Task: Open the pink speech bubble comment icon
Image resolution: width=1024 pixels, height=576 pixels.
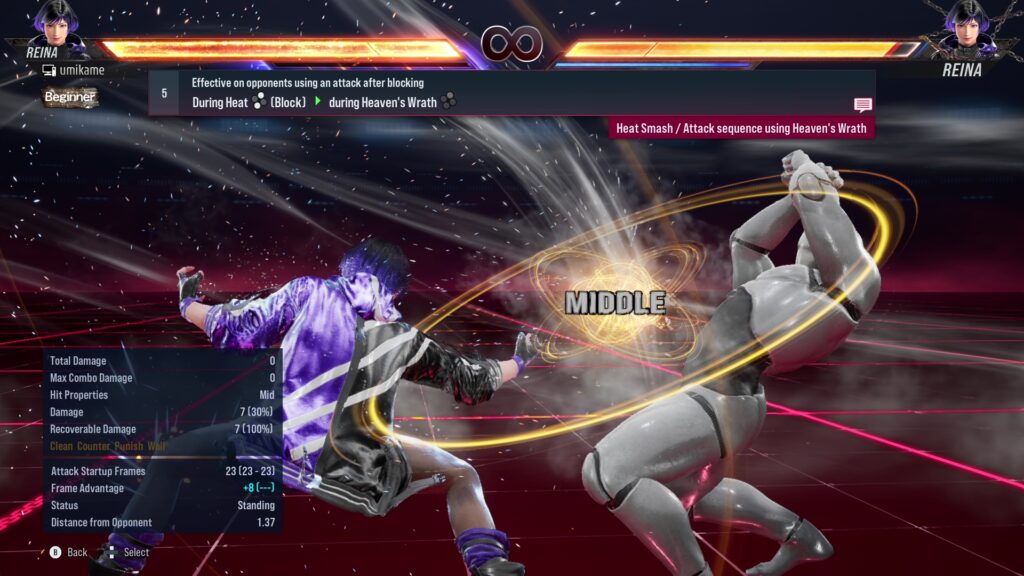Action: pyautogui.click(x=862, y=105)
